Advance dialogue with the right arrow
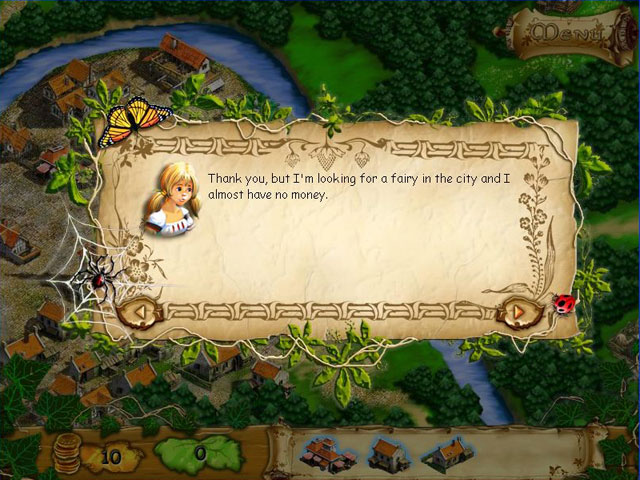640x480 pixels. pyautogui.click(x=517, y=311)
